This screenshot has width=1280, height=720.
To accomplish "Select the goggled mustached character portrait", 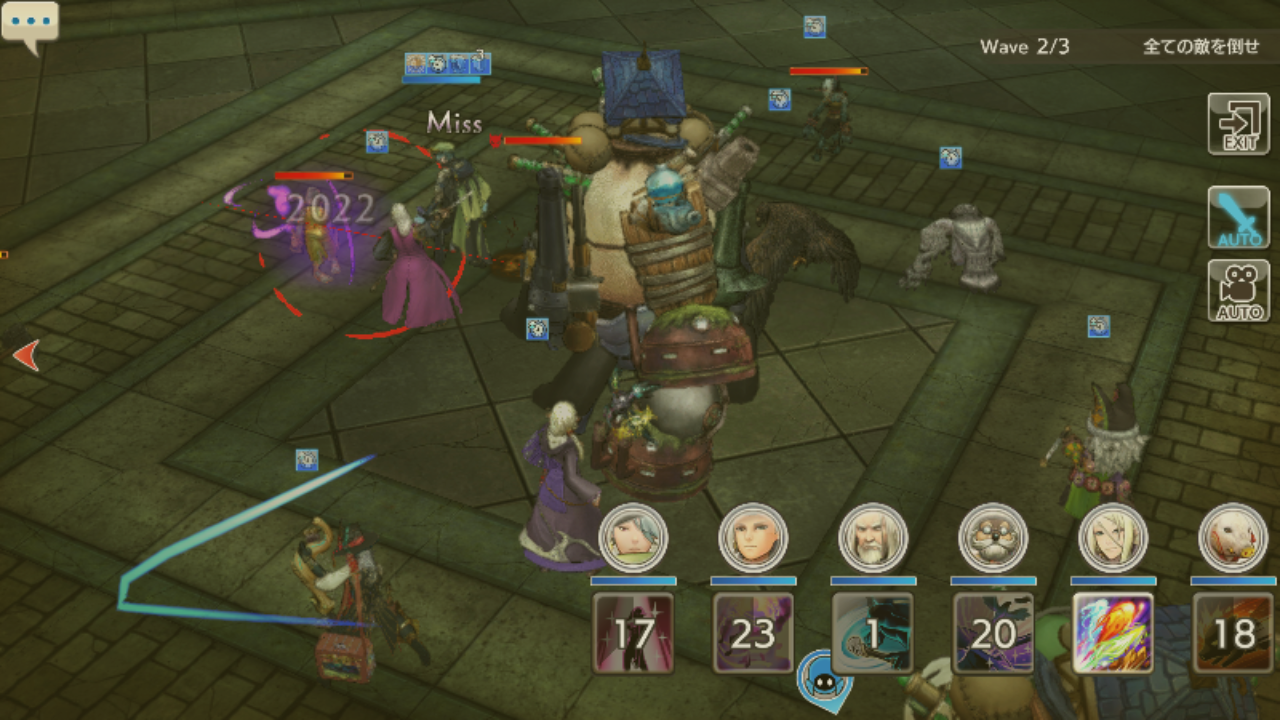I will (x=993, y=537).
